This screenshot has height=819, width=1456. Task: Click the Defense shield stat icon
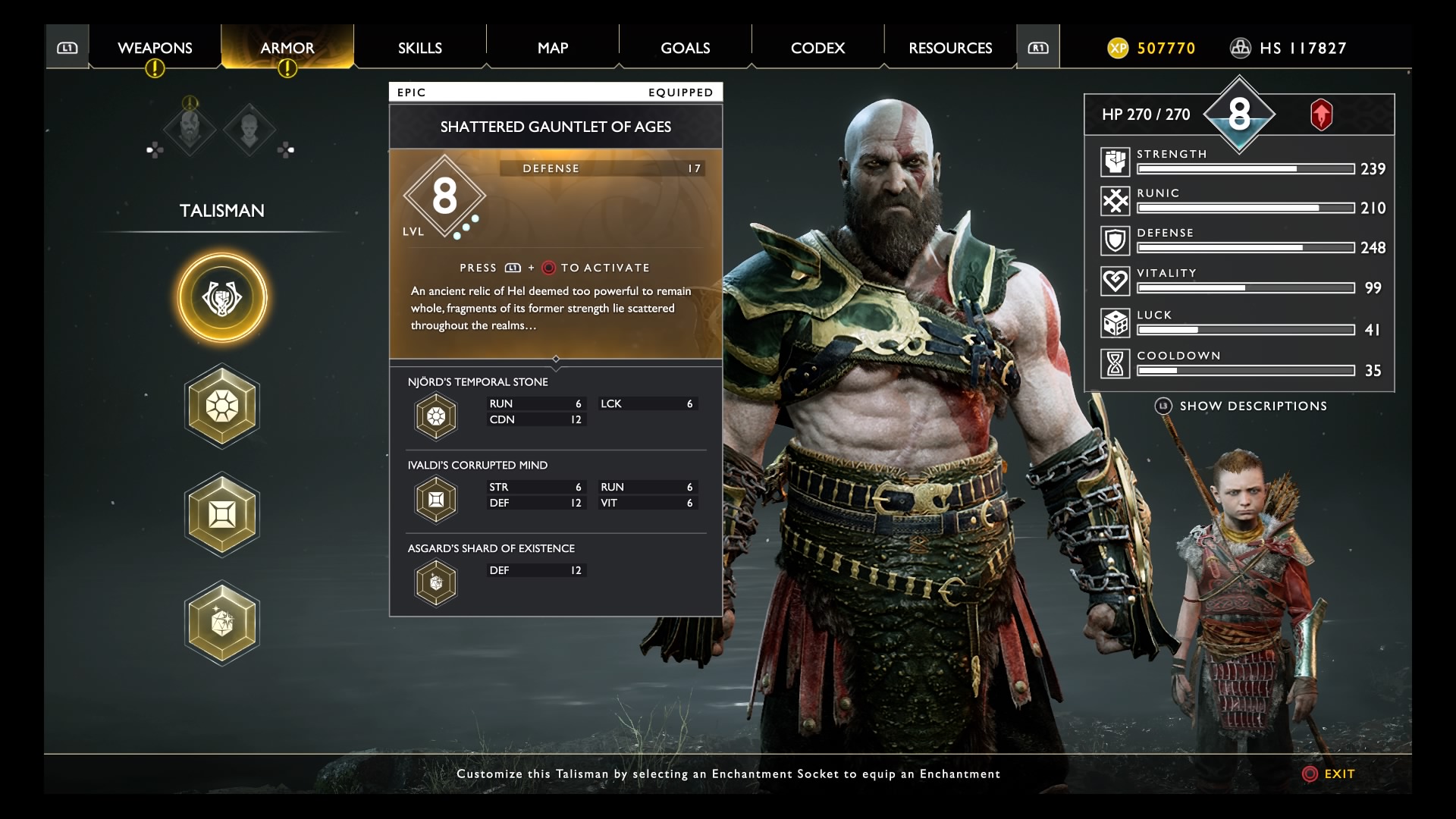click(x=1115, y=241)
